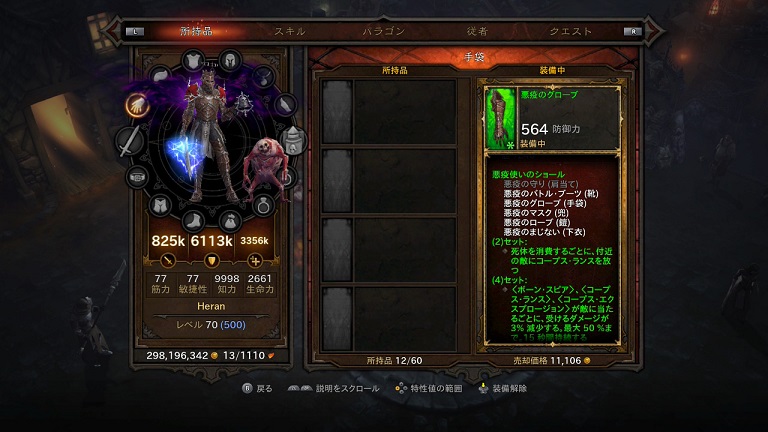Switch to the 所持品 inventory tab

(x=197, y=31)
